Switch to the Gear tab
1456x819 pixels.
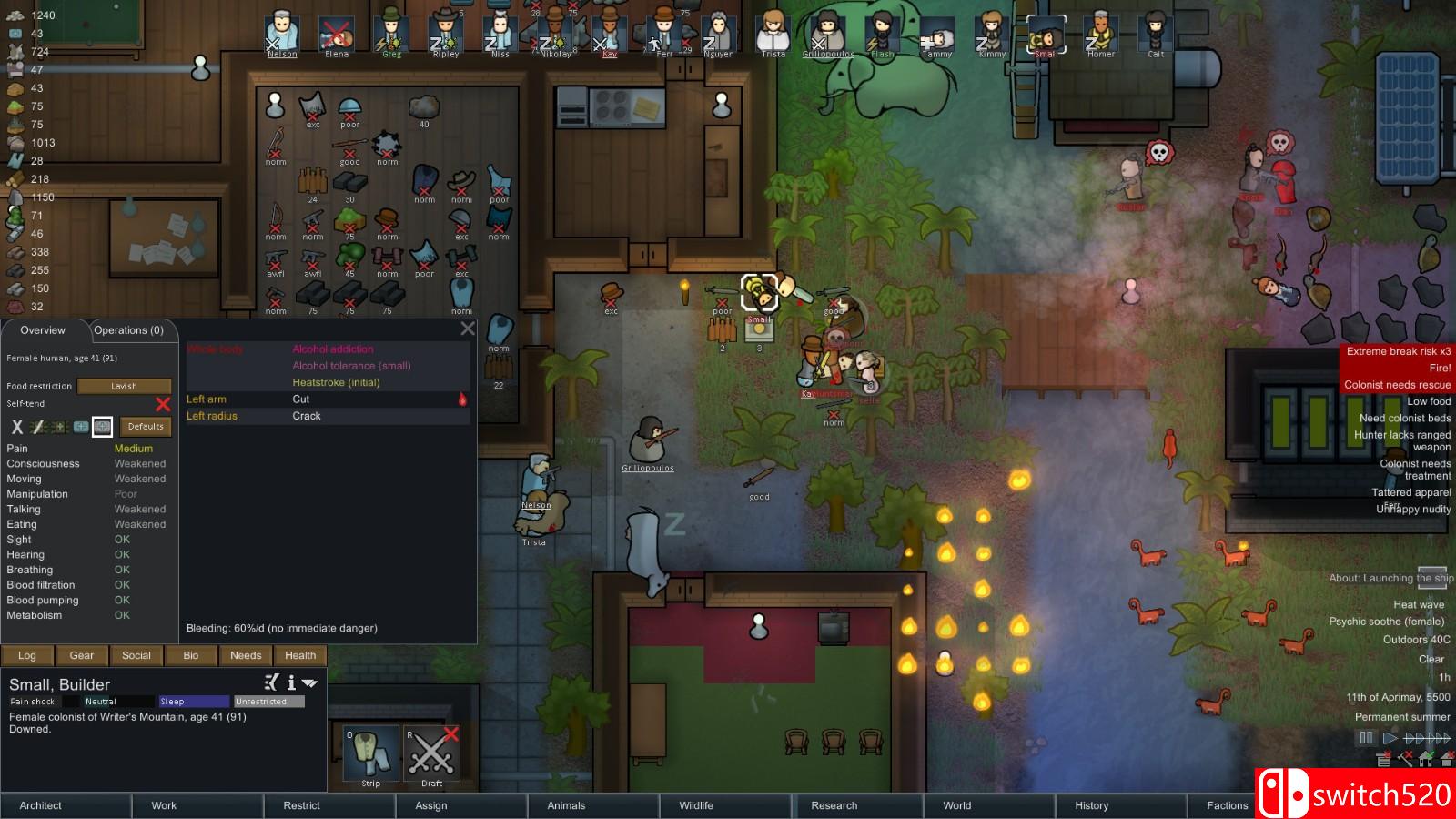[x=82, y=655]
